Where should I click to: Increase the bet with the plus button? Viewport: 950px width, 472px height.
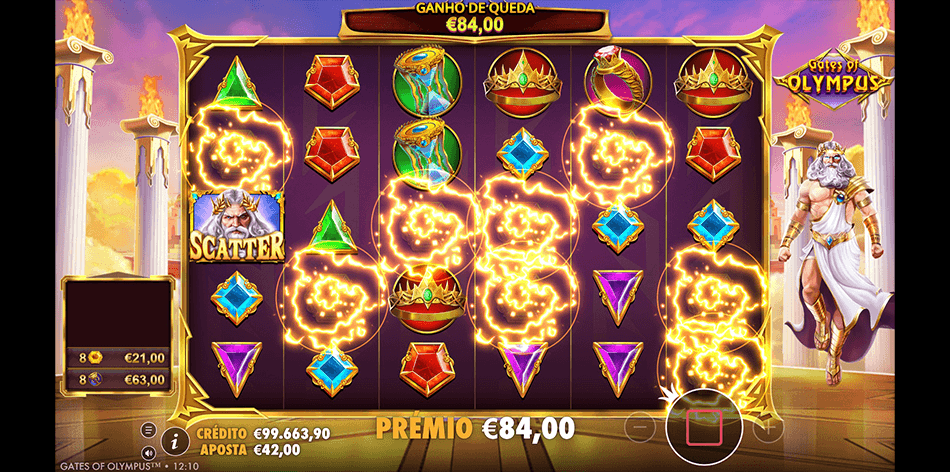[768, 428]
